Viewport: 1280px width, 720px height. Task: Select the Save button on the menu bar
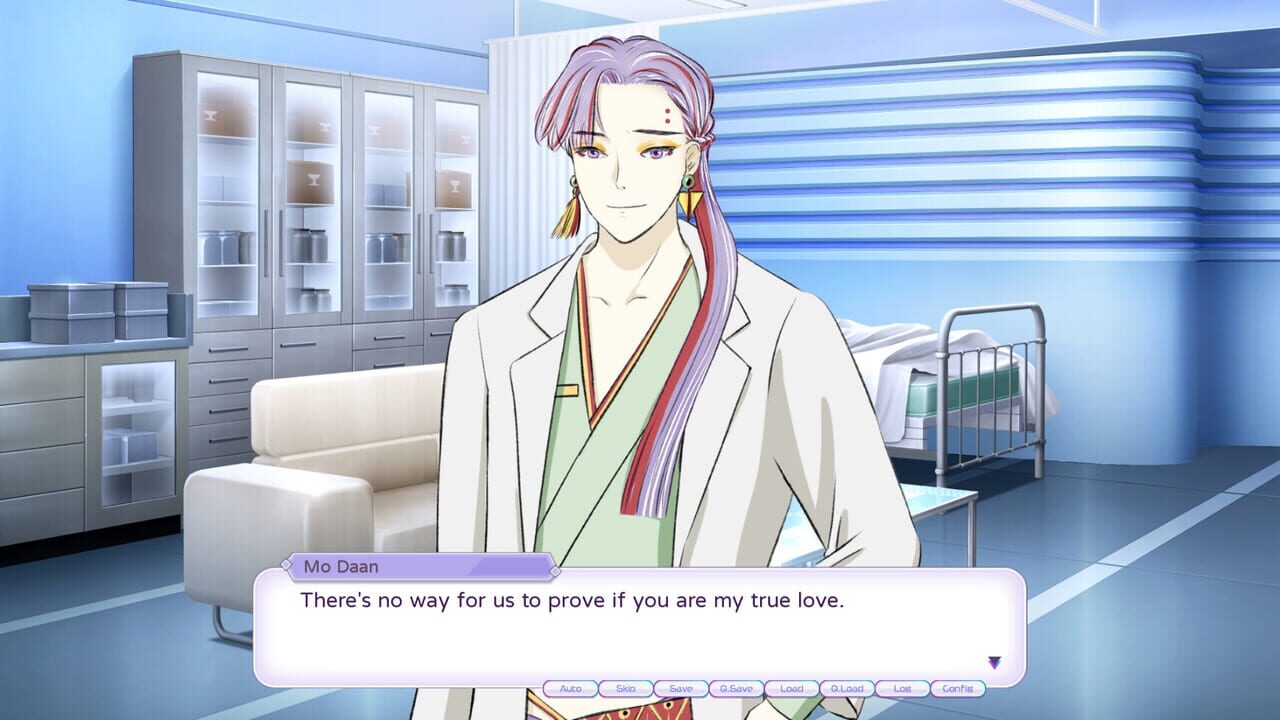[x=681, y=688]
